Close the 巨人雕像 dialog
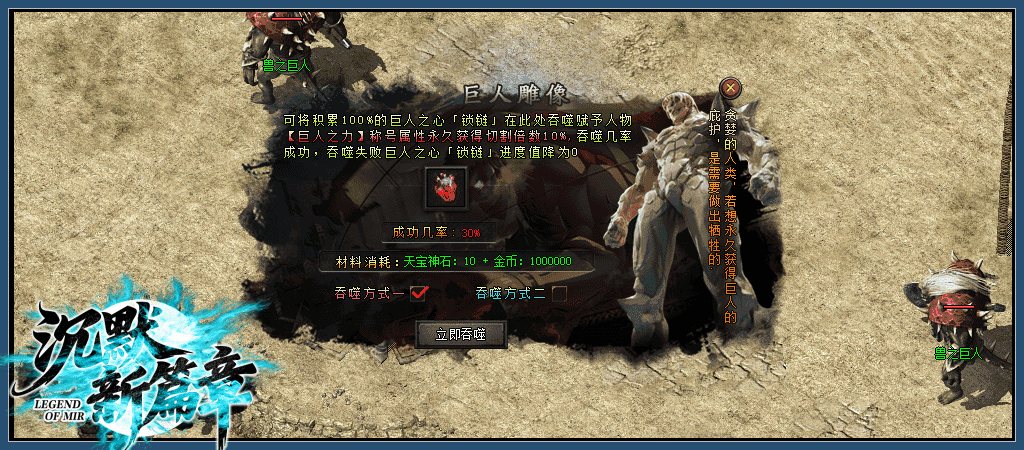Screen dimensions: 1024x450 (x=731, y=88)
